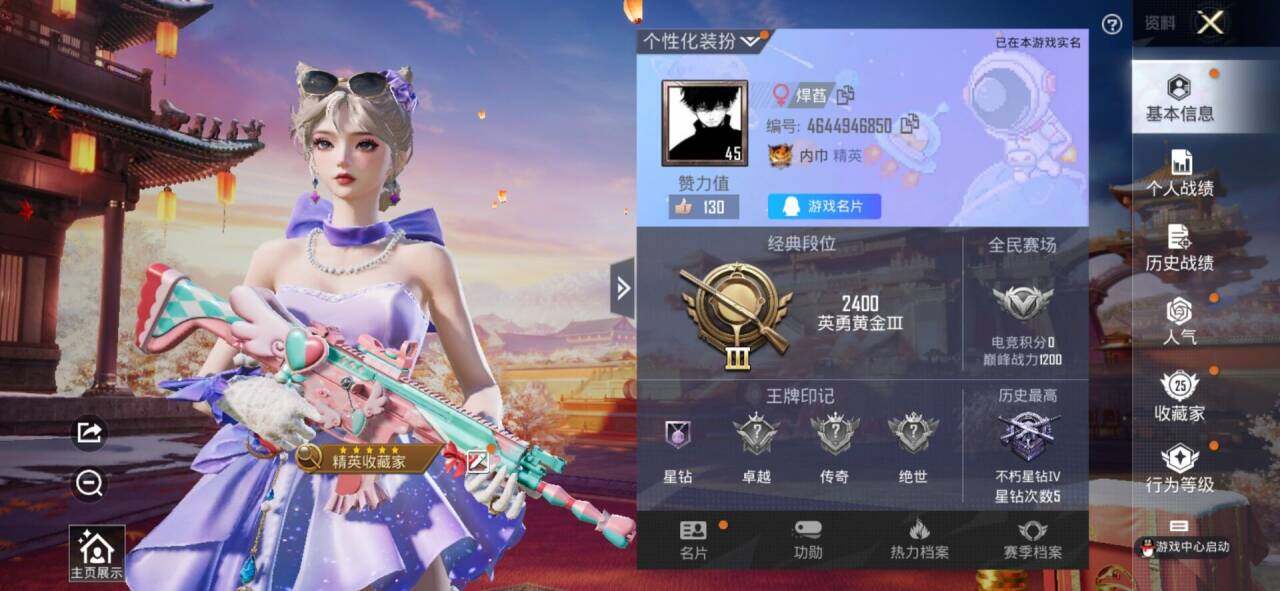Open the 行为等级 tab
The width and height of the screenshot is (1280, 591).
[1180, 470]
